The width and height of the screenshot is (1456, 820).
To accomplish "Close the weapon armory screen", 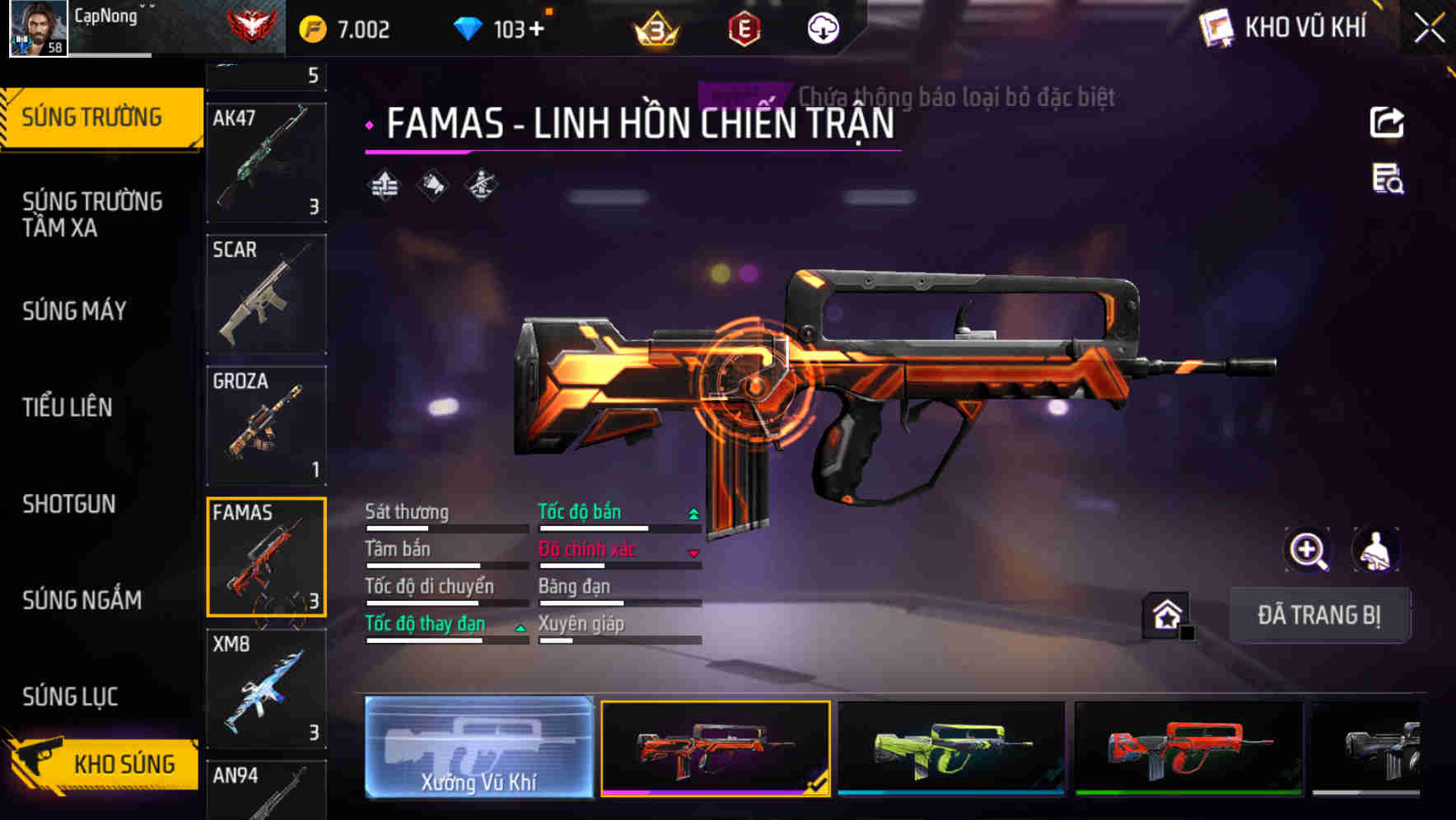I will click(x=1430, y=29).
